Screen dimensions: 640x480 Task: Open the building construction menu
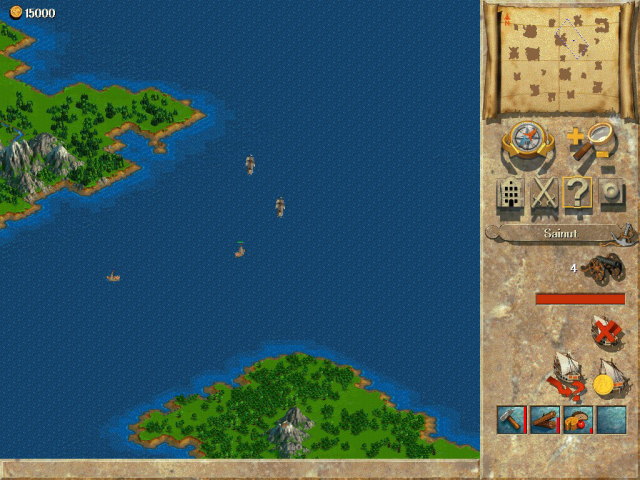coord(511,193)
